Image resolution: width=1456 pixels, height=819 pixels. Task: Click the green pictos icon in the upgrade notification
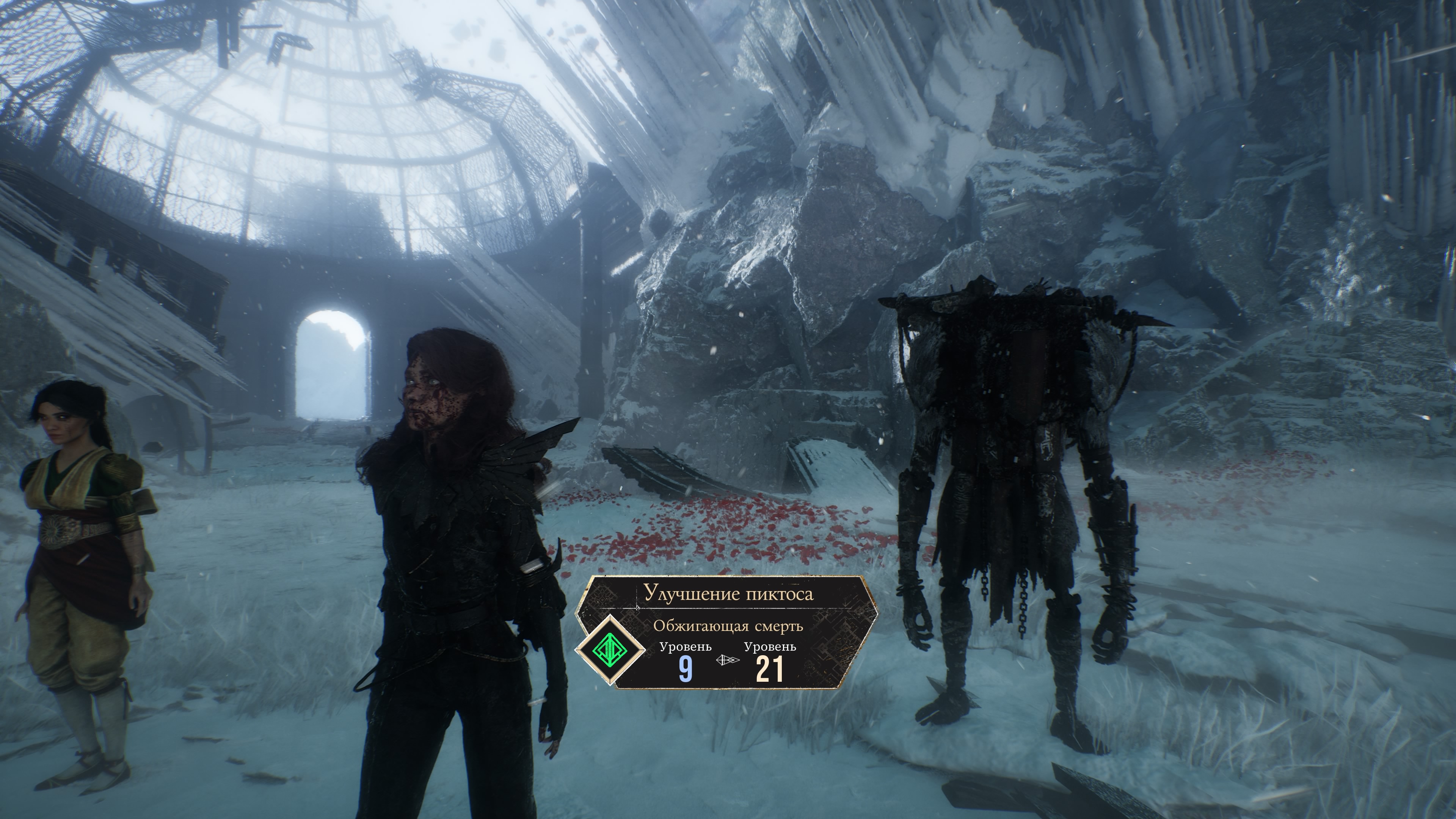coord(610,651)
